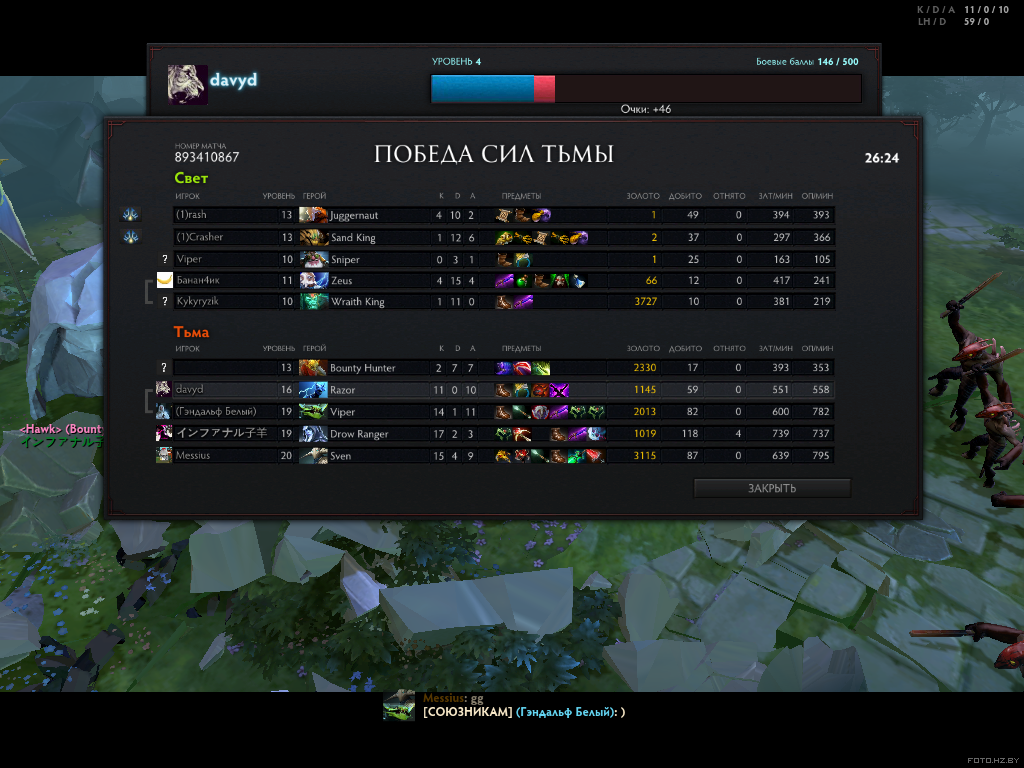This screenshot has width=1024, height=768.
Task: Click player name Messius in the scoreboard
Action: click(x=194, y=456)
